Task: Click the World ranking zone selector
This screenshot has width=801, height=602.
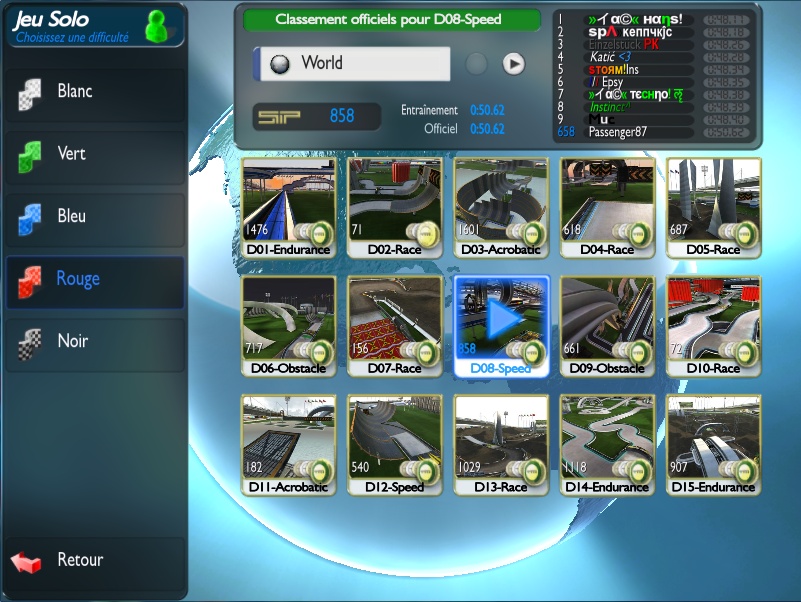Action: 351,63
